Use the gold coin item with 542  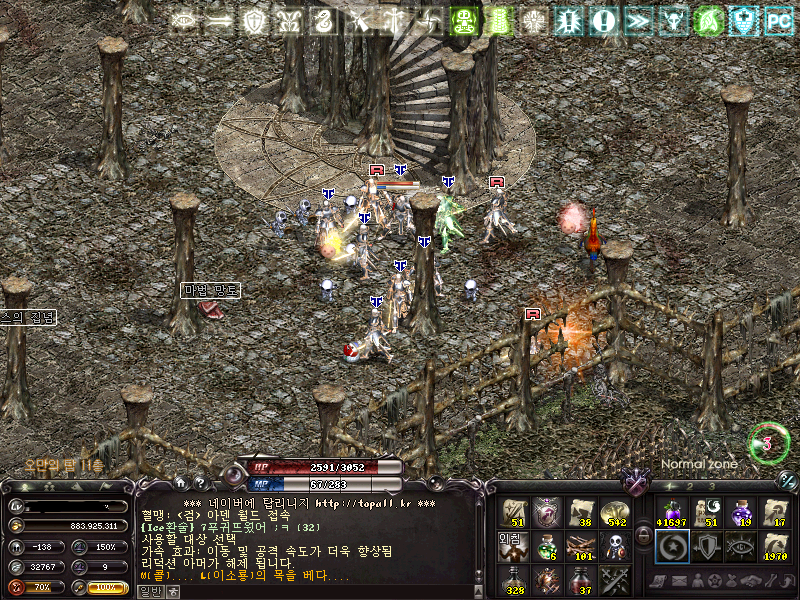pos(615,512)
